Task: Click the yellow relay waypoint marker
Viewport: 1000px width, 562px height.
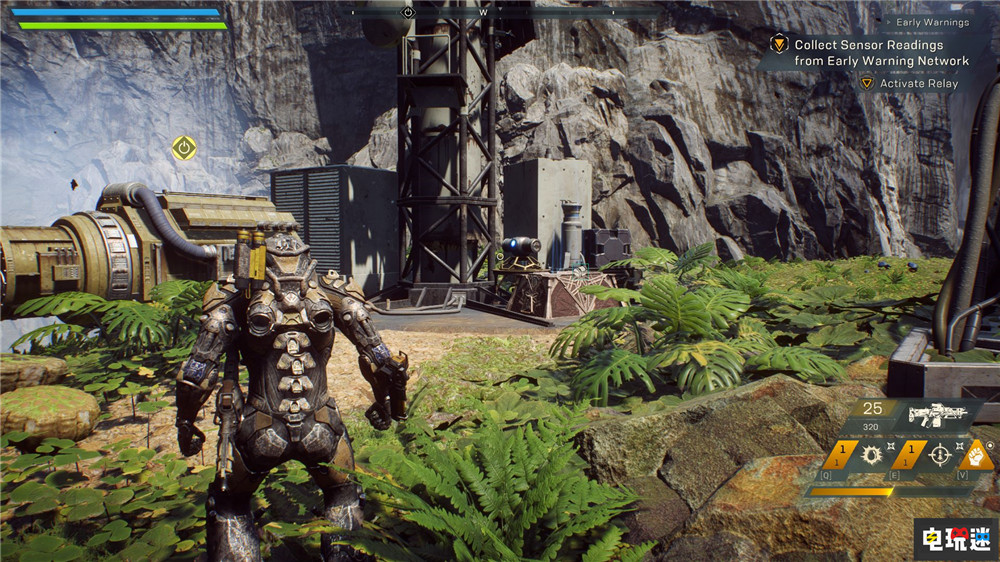Action: 183,148
